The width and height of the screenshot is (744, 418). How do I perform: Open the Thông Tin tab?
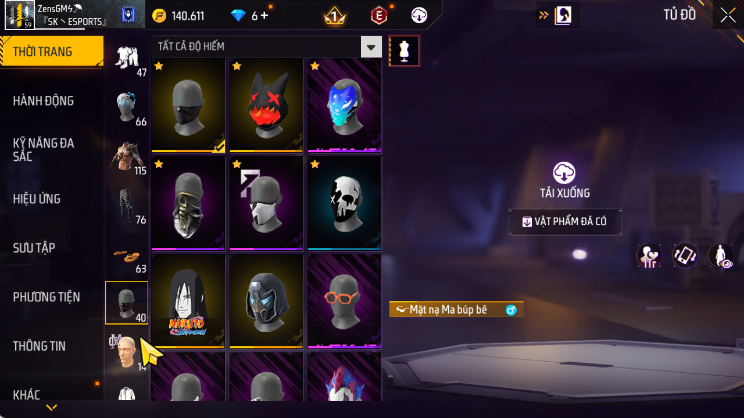(39, 346)
